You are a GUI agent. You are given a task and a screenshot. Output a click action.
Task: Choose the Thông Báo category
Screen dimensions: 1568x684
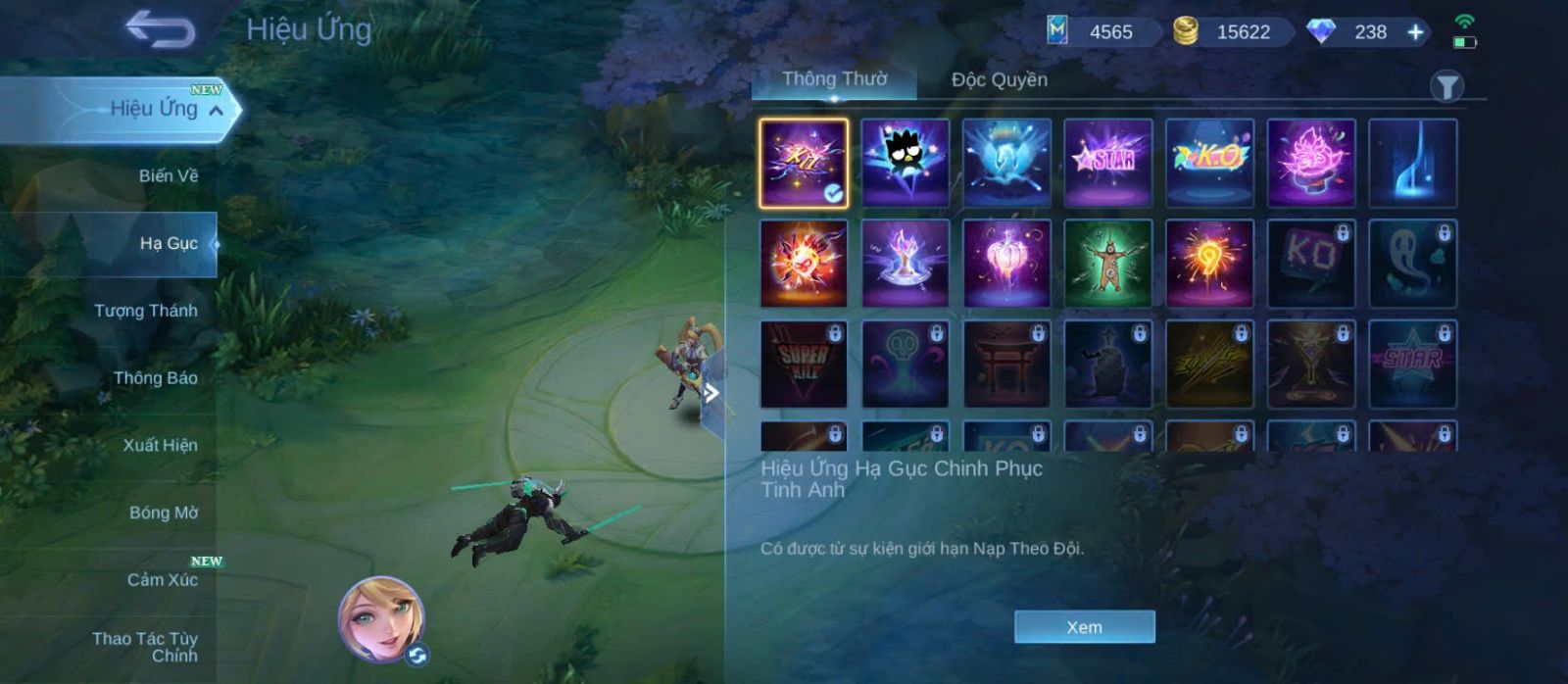coord(155,378)
